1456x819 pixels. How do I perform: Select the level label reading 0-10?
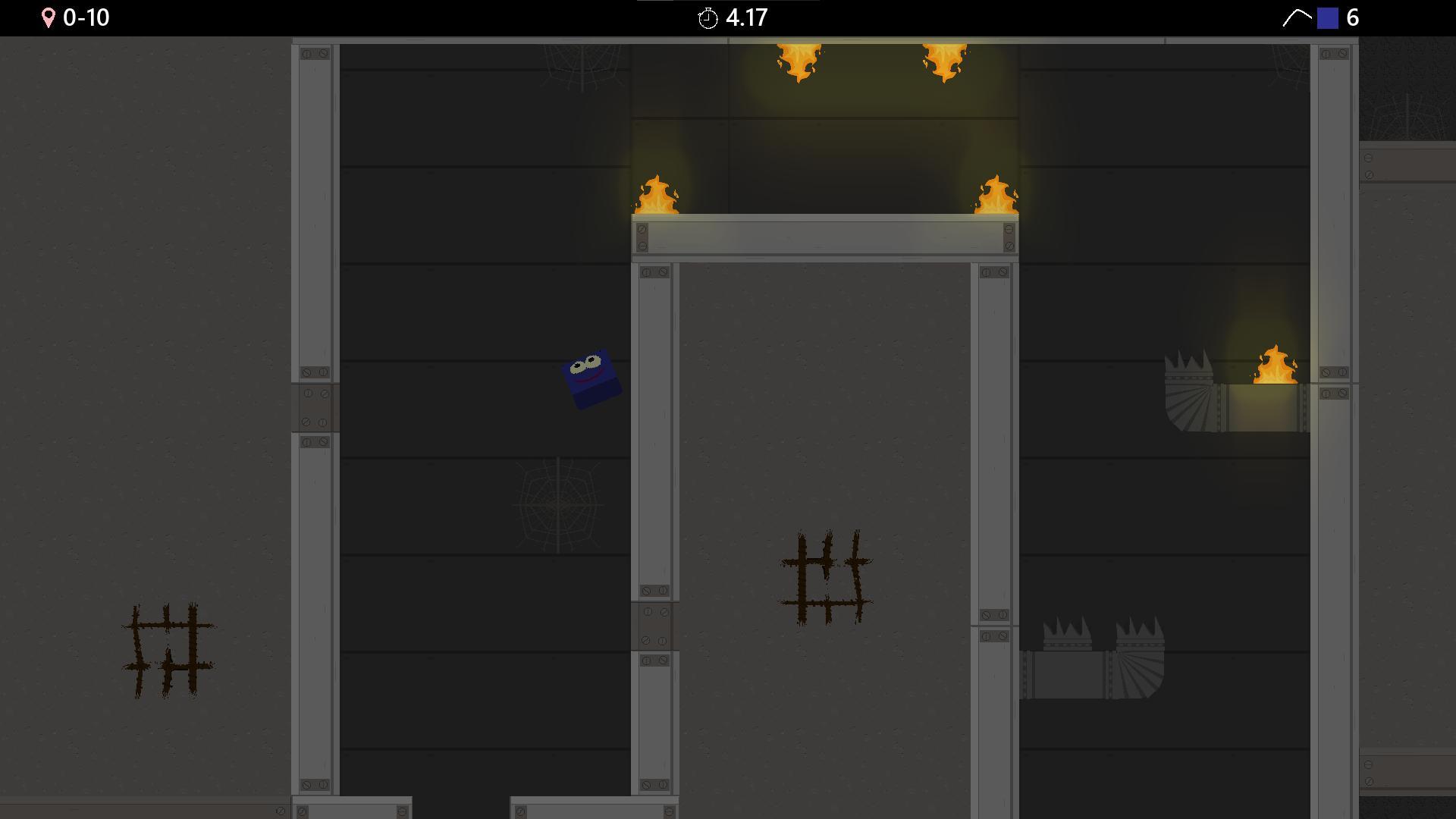86,17
